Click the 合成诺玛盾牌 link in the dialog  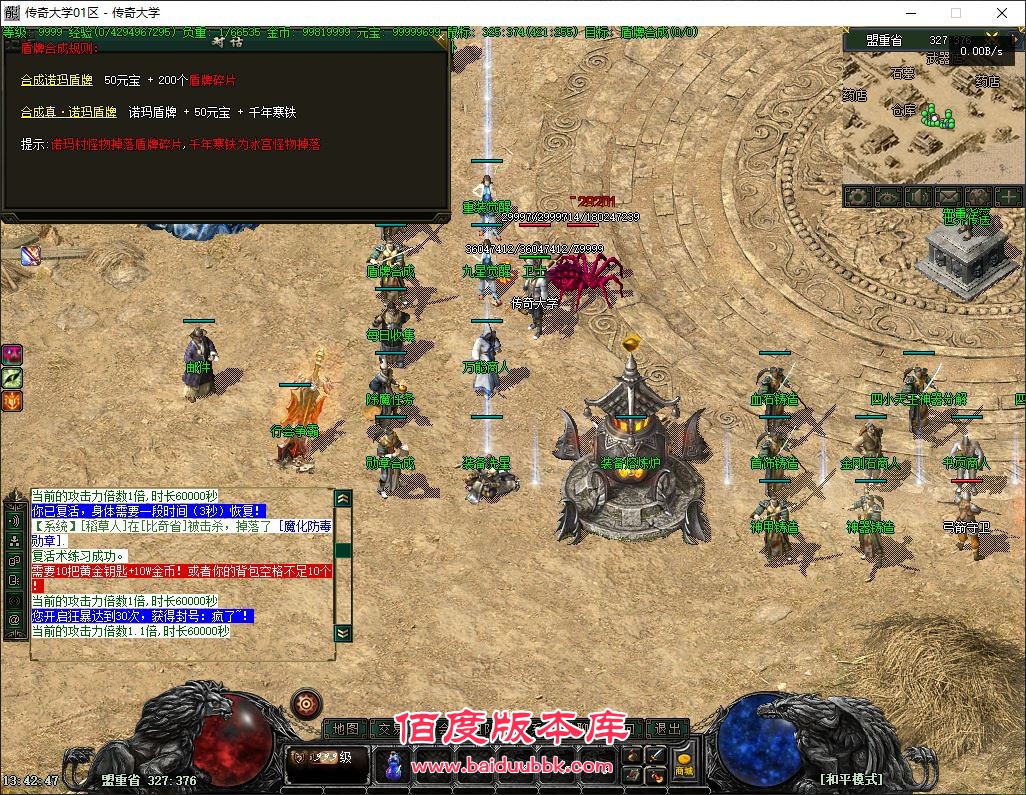[x=57, y=80]
